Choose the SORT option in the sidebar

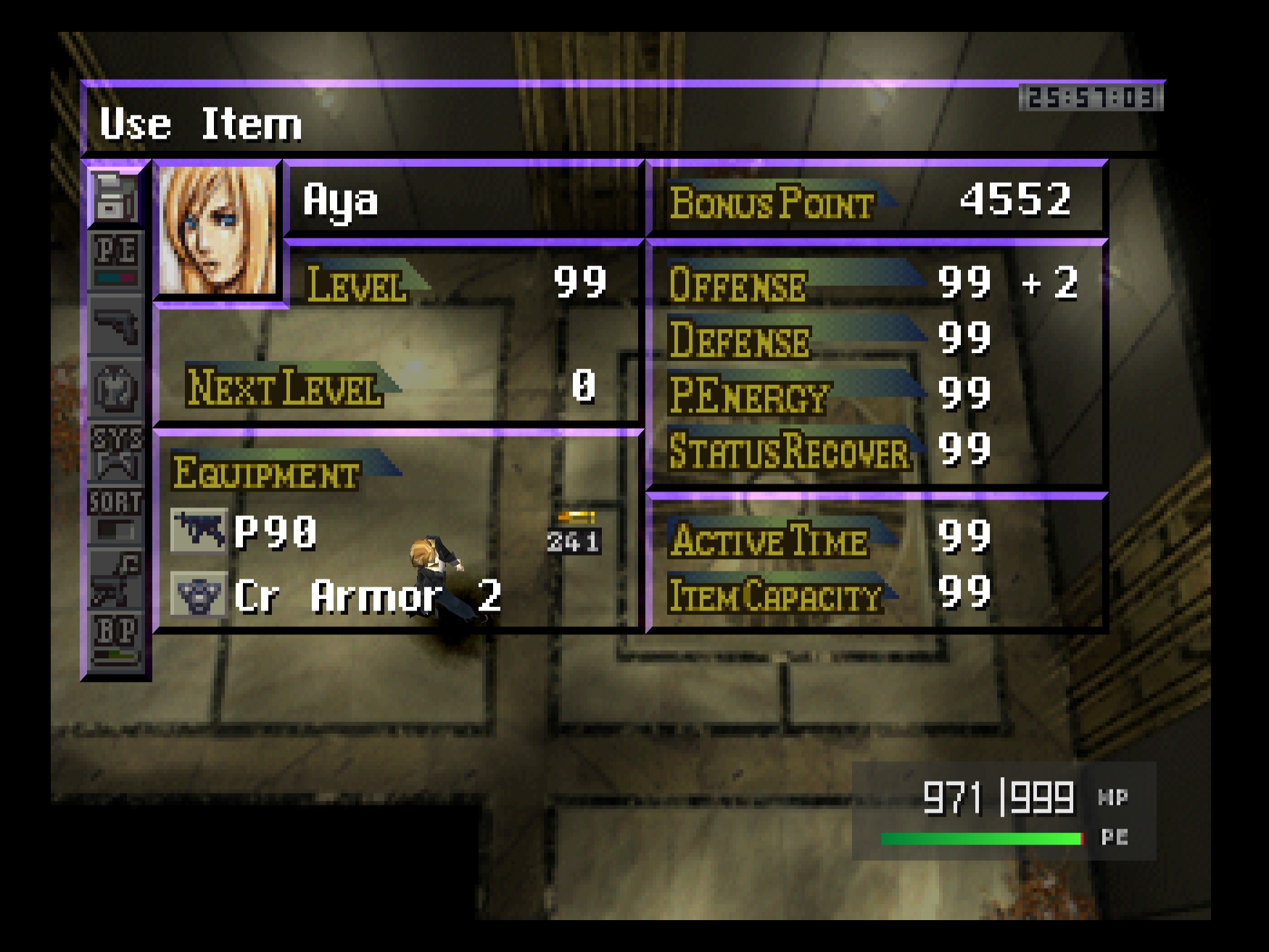(x=115, y=515)
